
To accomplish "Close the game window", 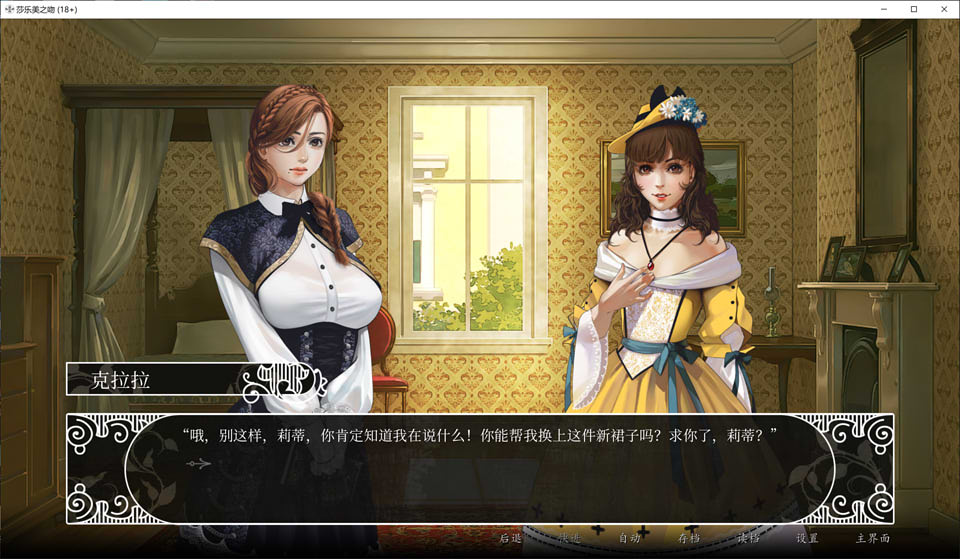I will 942,9.
